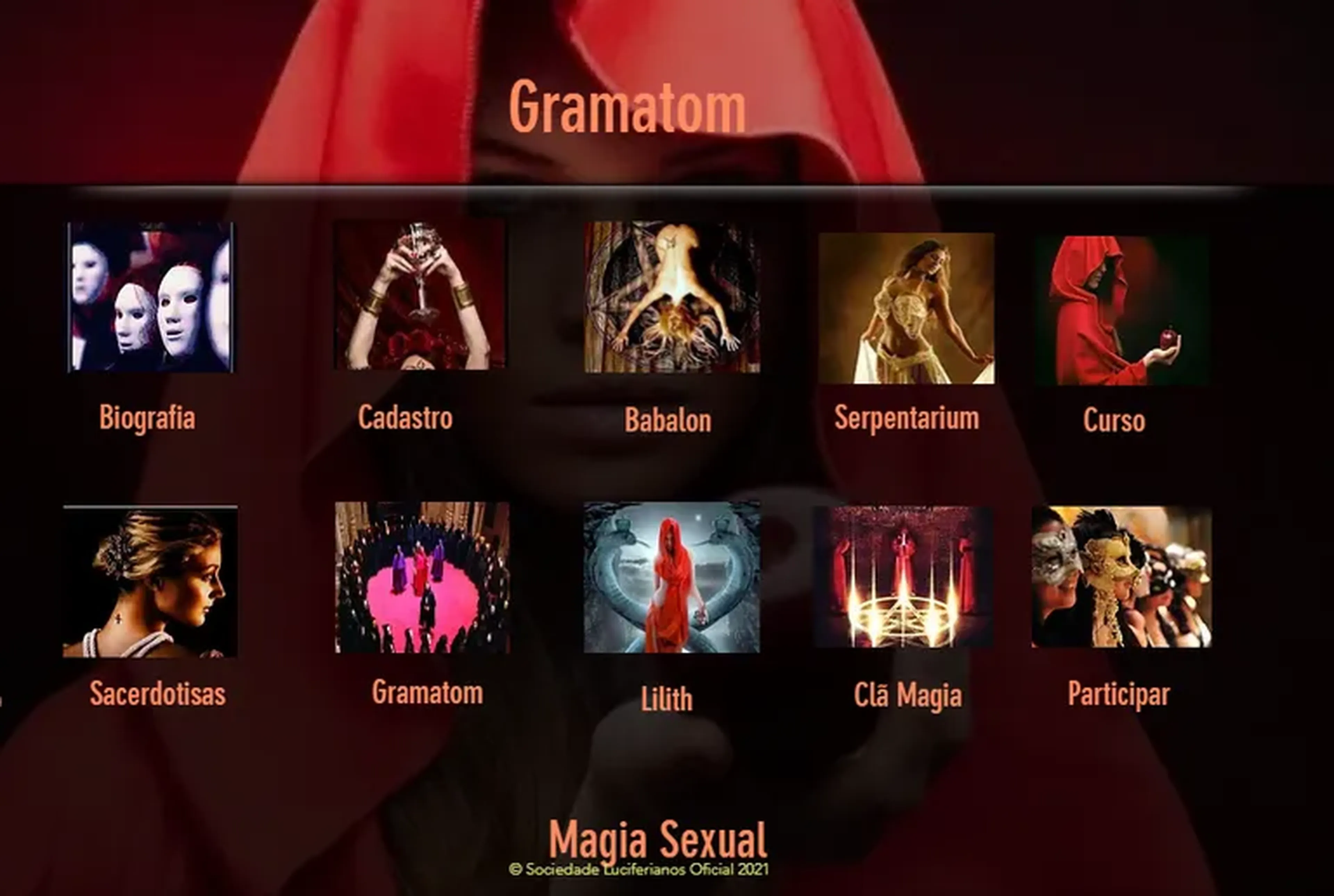This screenshot has height=896, width=1334.
Task: Choose the Participar text link
Action: 1119,694
